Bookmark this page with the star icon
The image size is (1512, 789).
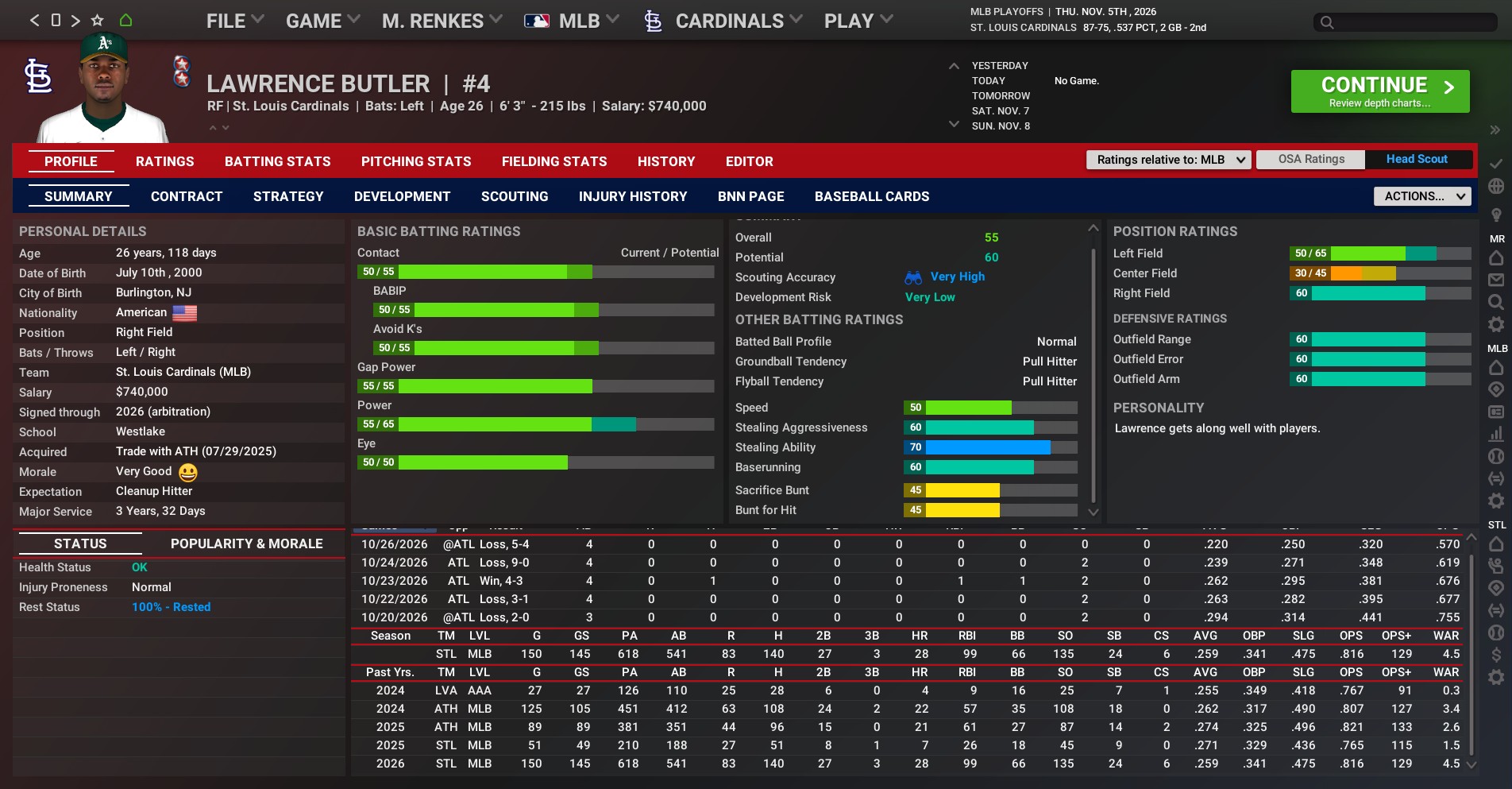tap(98, 21)
